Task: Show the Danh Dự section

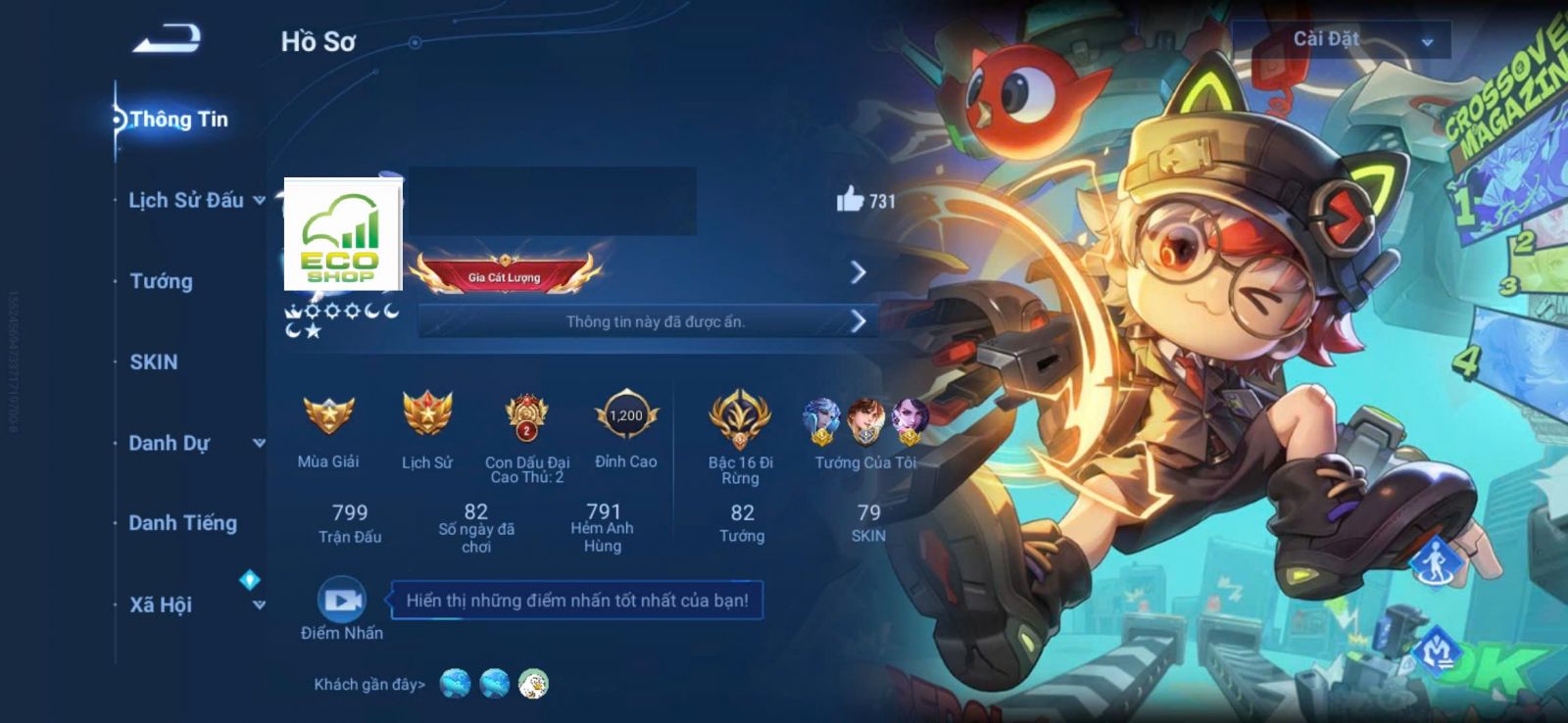Action: 170,443
